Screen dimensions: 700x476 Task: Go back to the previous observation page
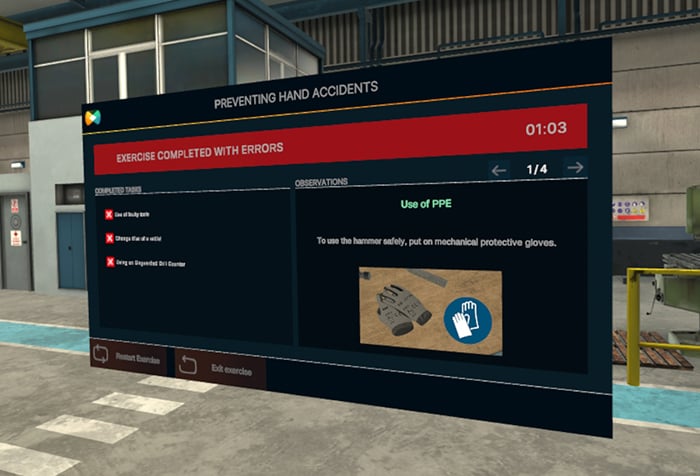[500, 170]
